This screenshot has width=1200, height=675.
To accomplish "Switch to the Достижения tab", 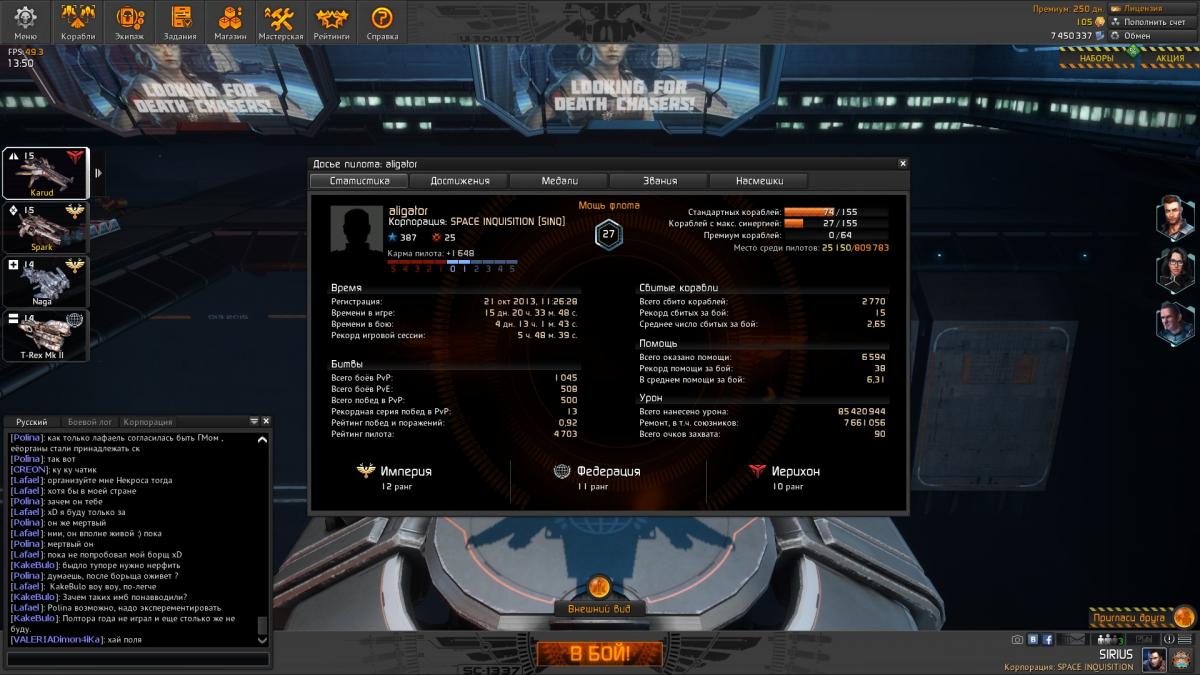I will [x=460, y=181].
